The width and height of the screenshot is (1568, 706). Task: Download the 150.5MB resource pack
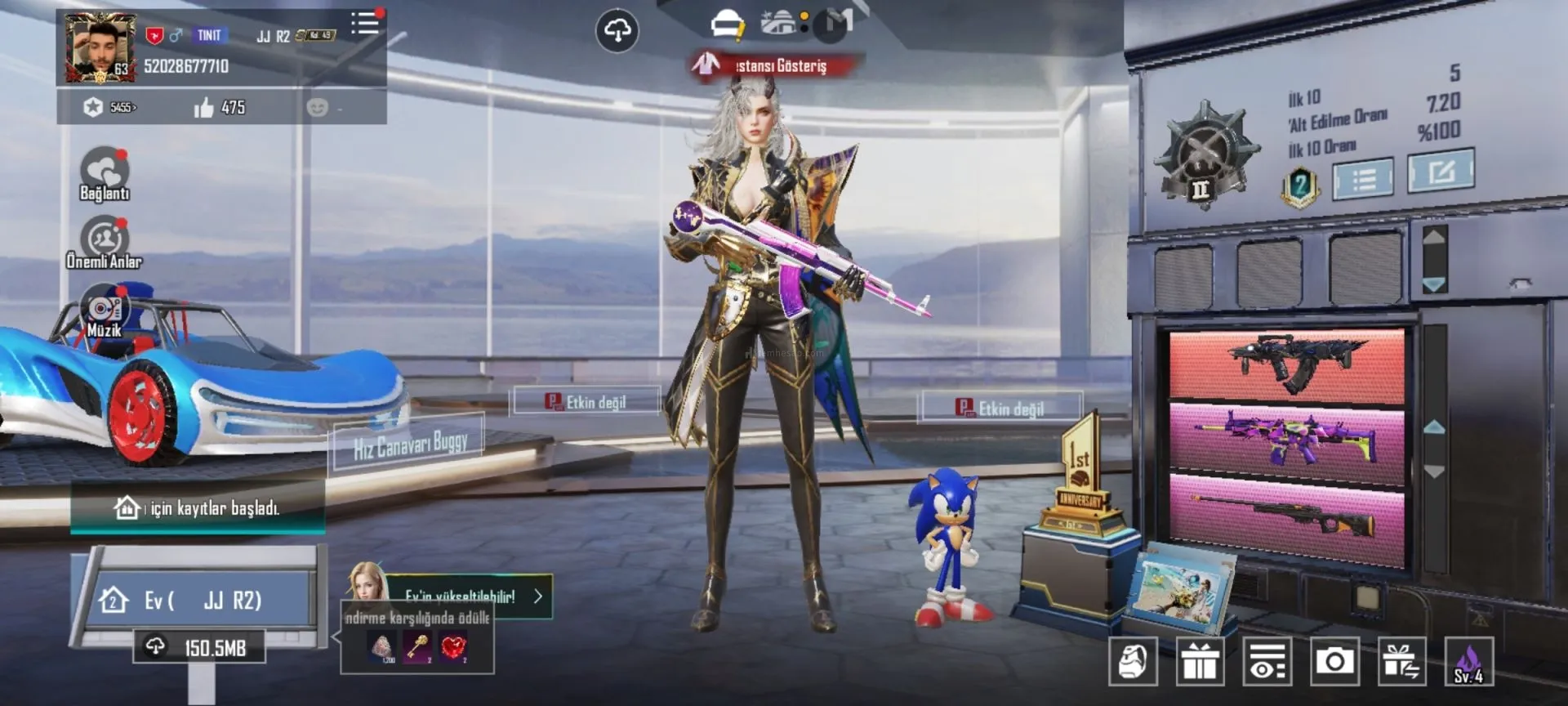200,648
